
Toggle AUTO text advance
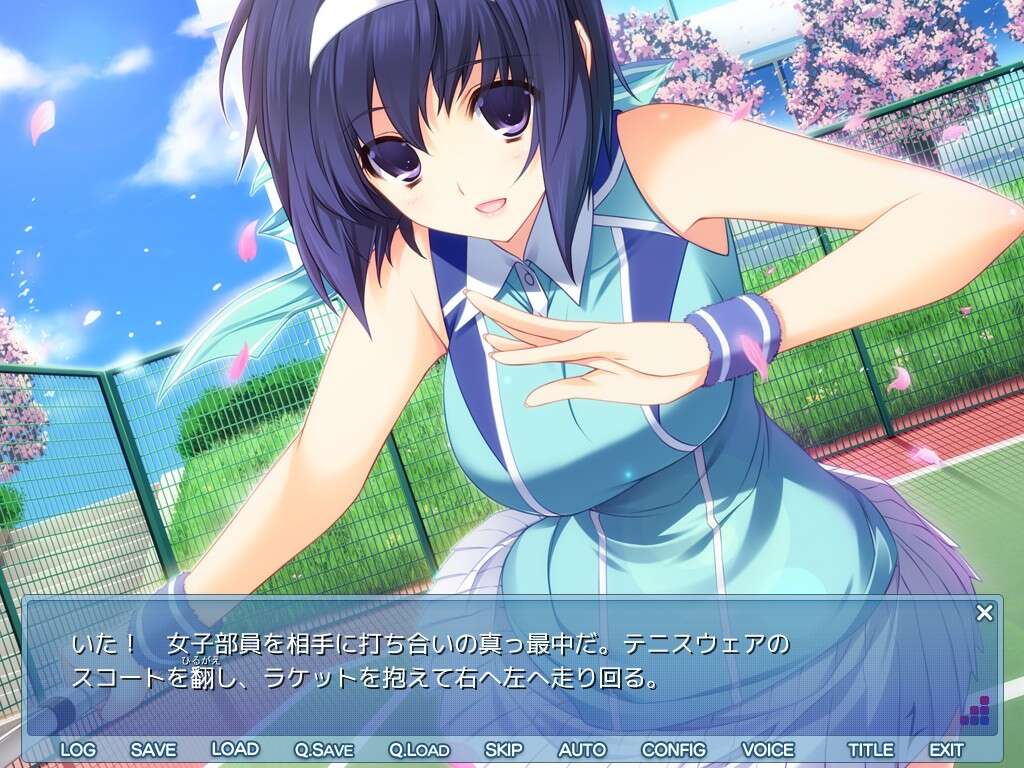click(582, 749)
